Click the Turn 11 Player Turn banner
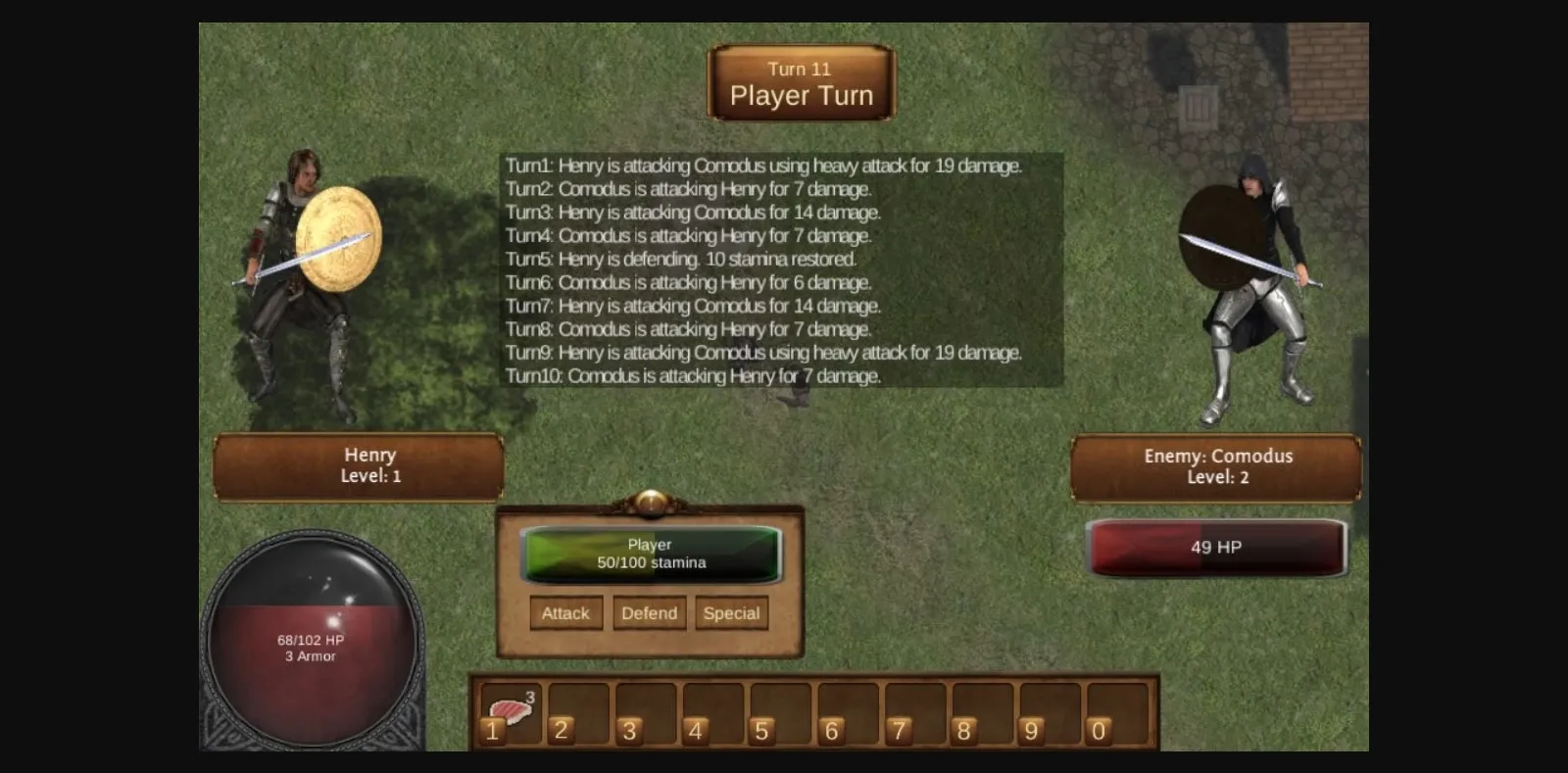The image size is (1568, 773). tap(801, 83)
